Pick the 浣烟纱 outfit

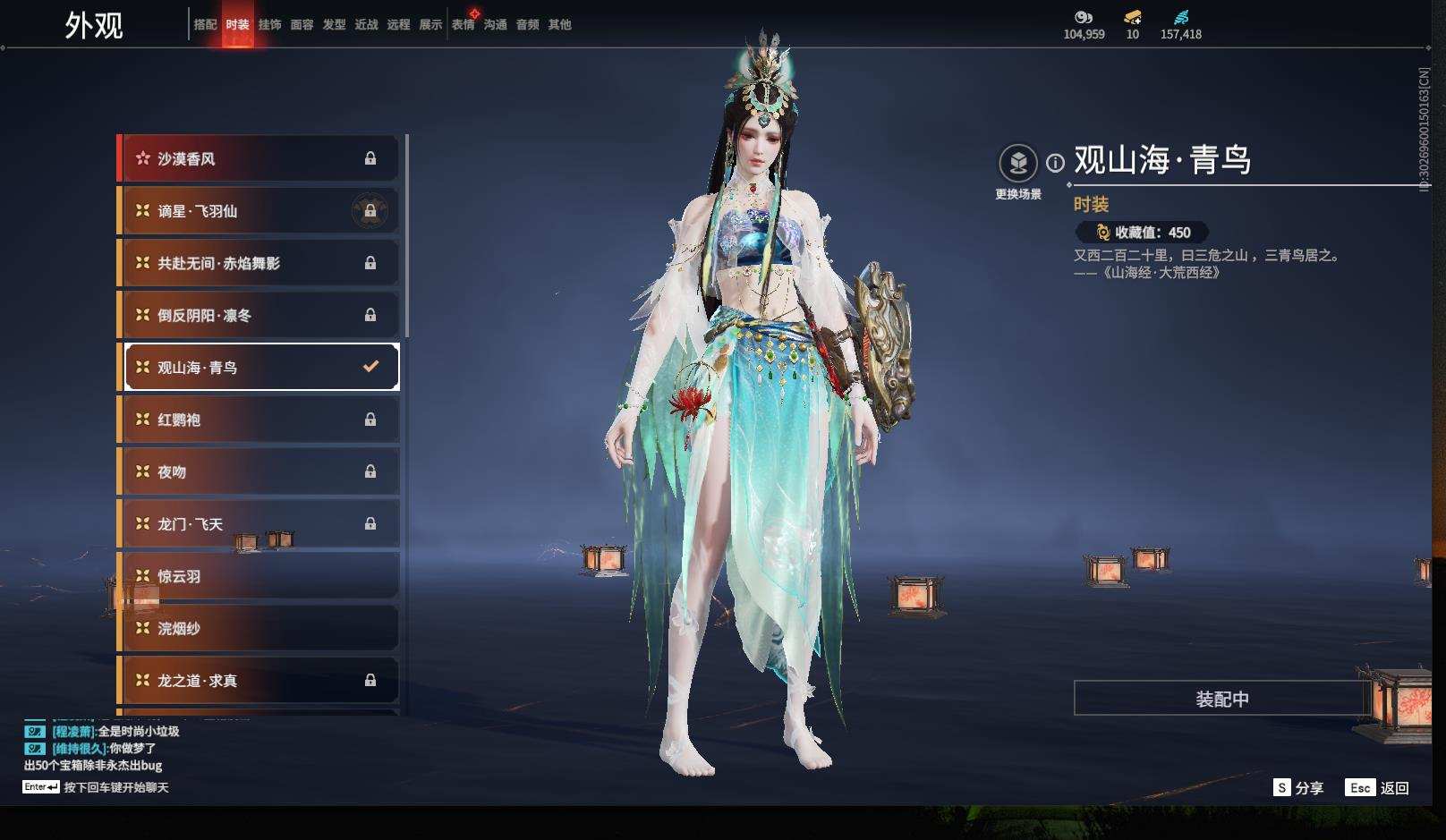[x=259, y=628]
